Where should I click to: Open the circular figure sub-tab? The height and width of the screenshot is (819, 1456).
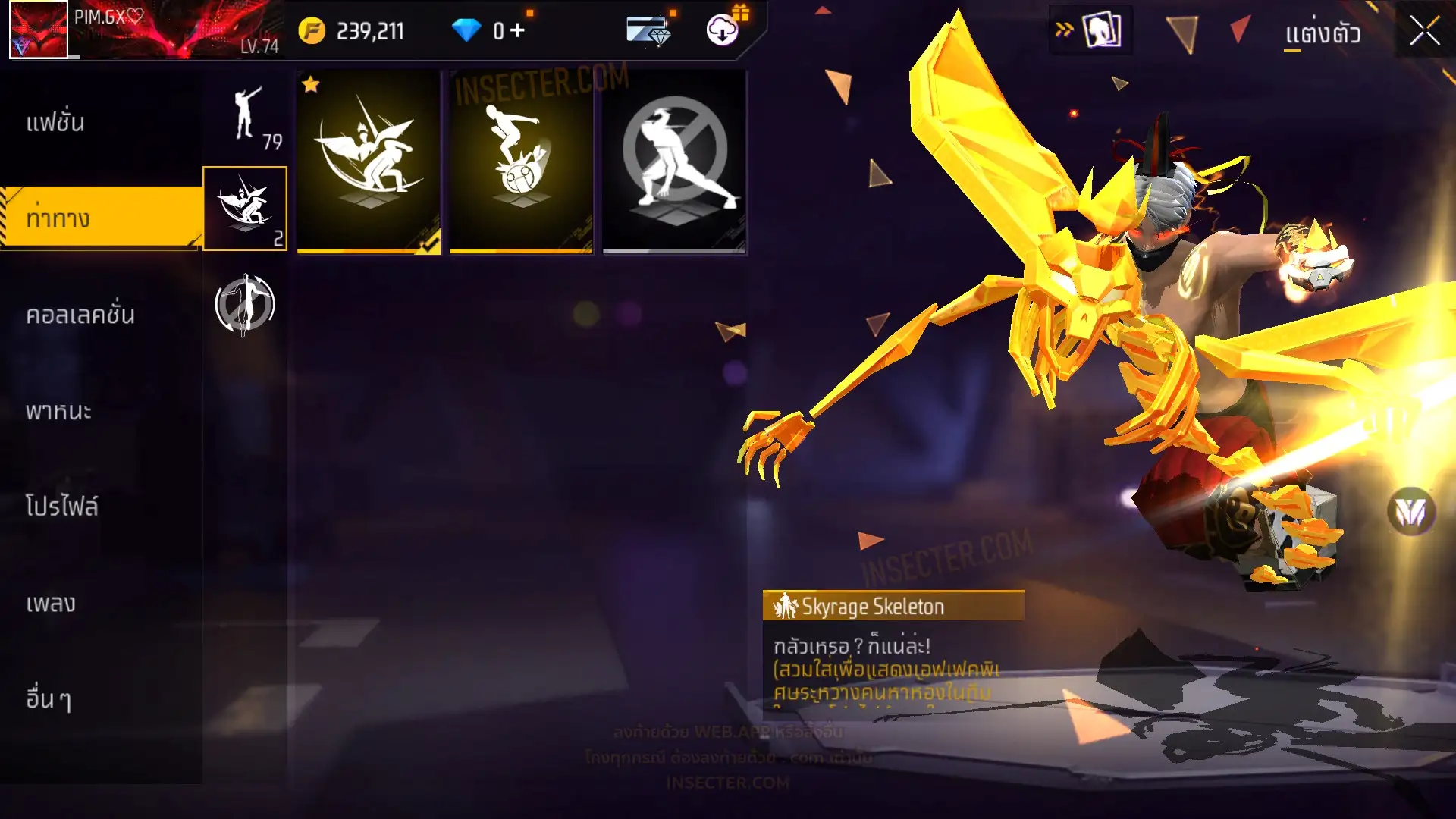click(x=245, y=305)
